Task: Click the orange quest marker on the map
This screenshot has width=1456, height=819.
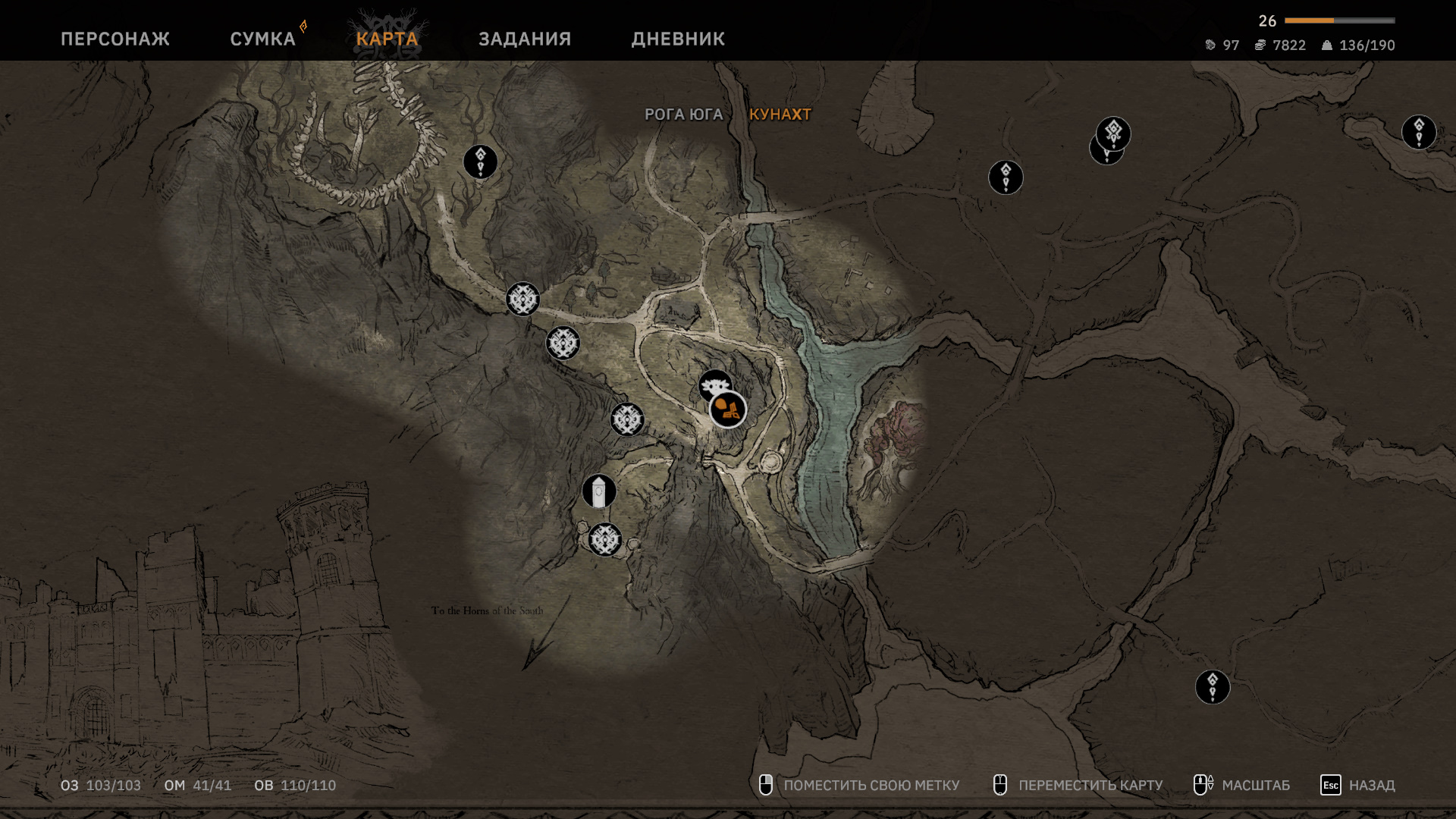Action: click(728, 410)
